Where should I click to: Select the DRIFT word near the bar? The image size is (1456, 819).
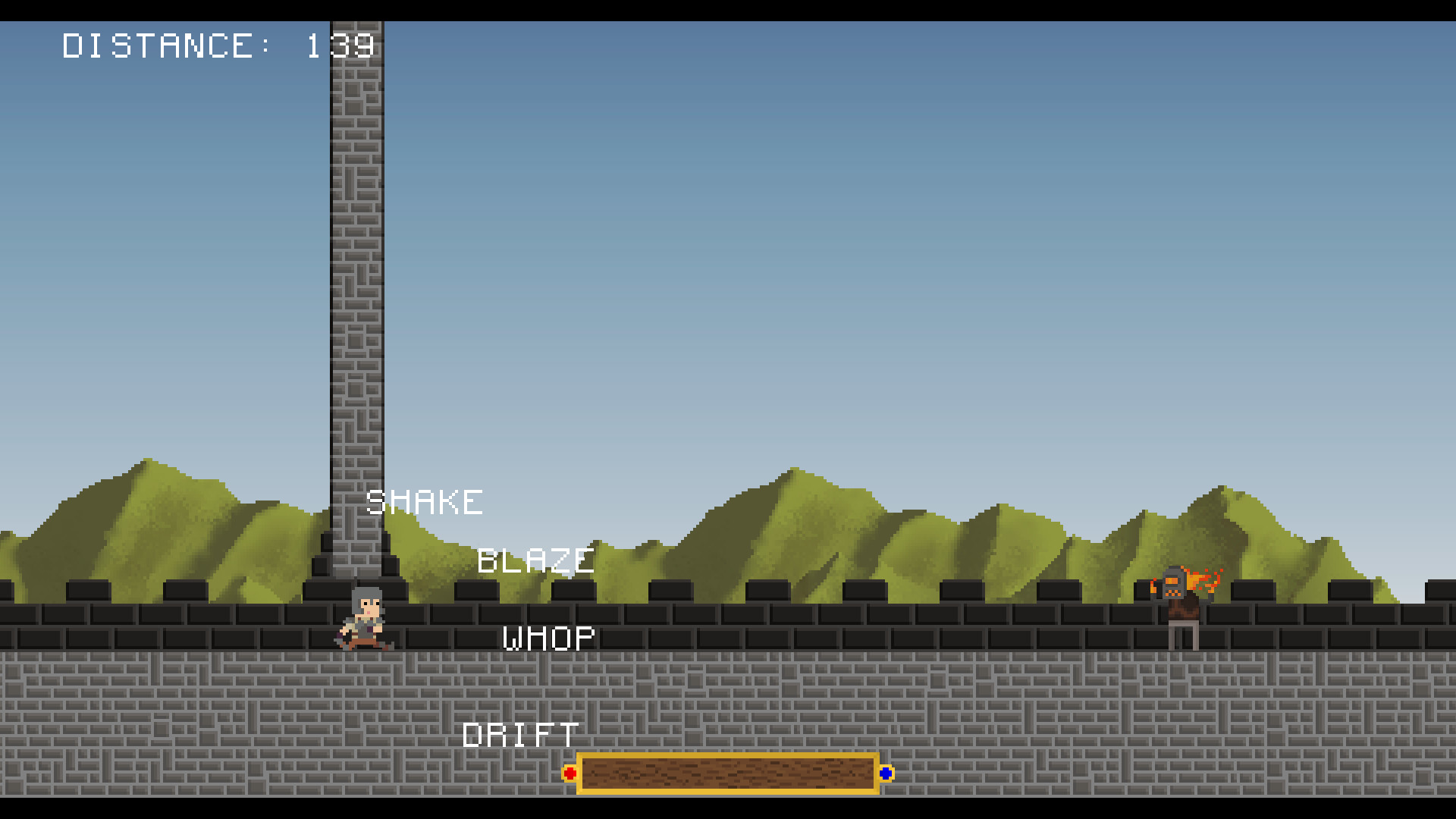click(519, 734)
